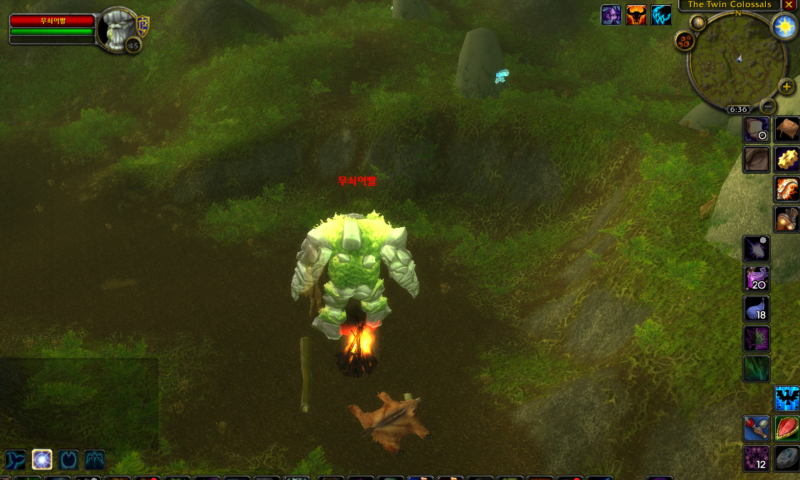Image resolution: width=800 pixels, height=480 pixels.
Task: Click the orange horned-head buff icon
Action: pyautogui.click(x=636, y=15)
